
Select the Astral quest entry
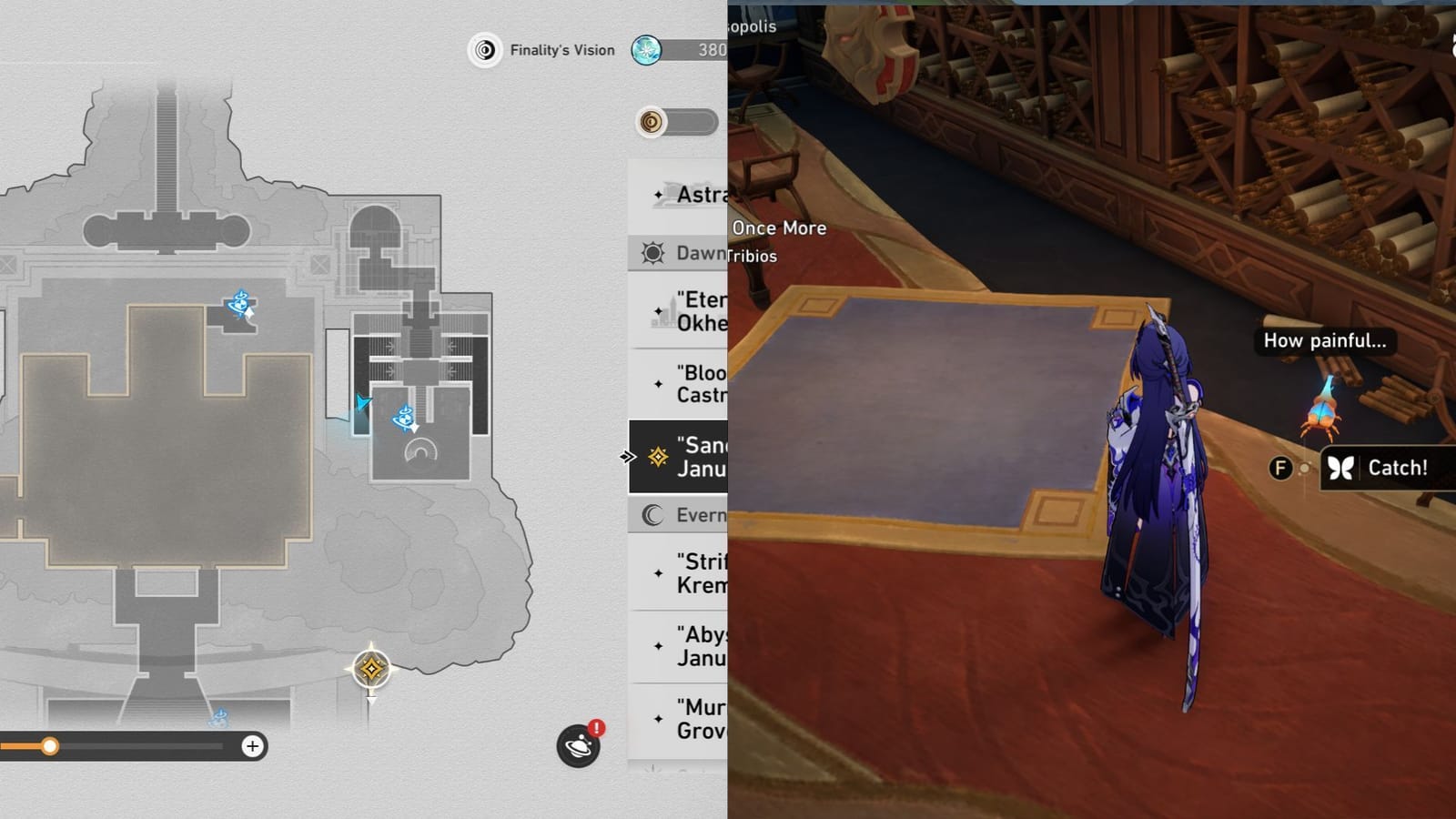point(692,194)
